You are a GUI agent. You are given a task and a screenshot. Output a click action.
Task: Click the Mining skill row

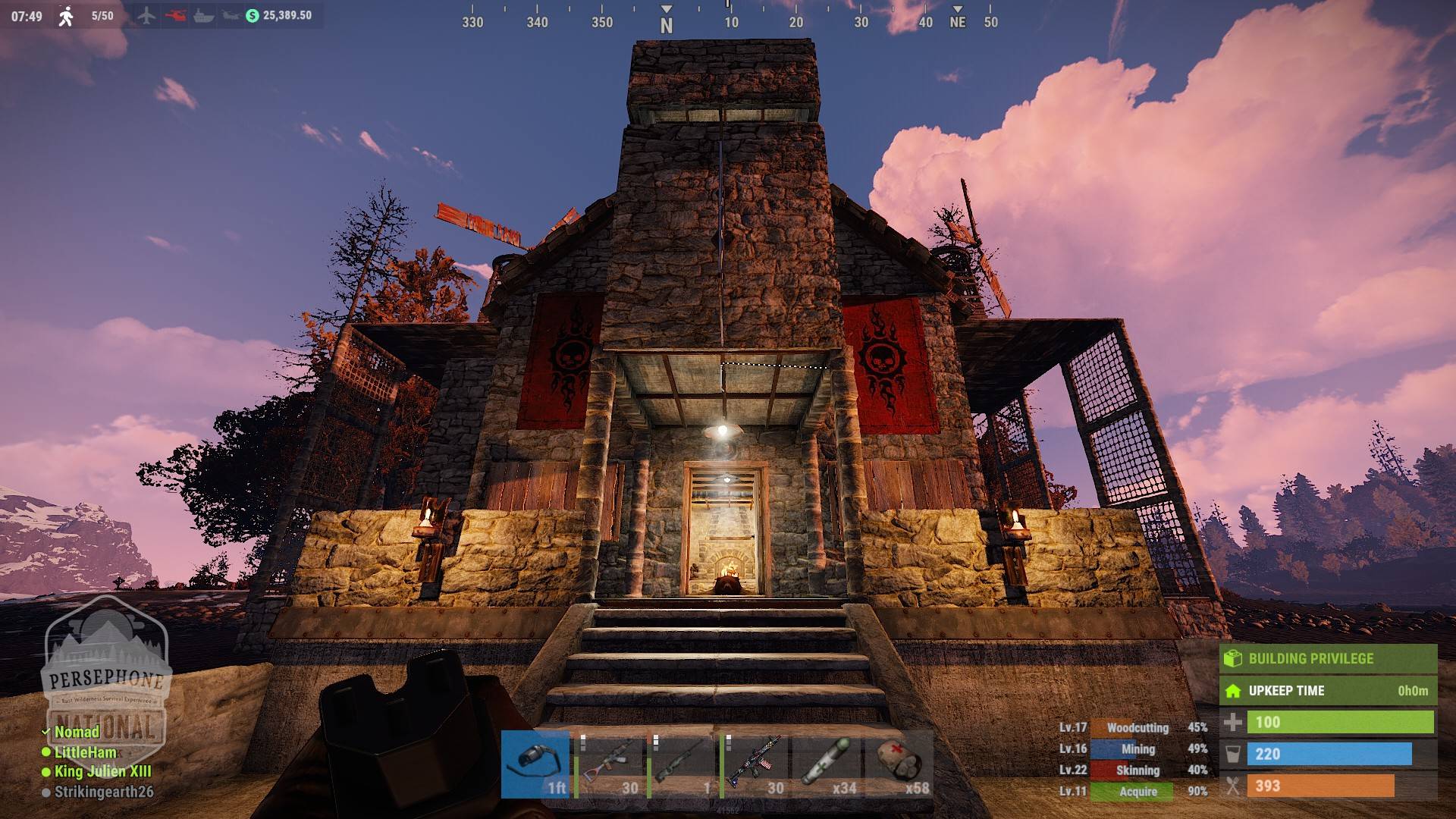[x=1133, y=749]
